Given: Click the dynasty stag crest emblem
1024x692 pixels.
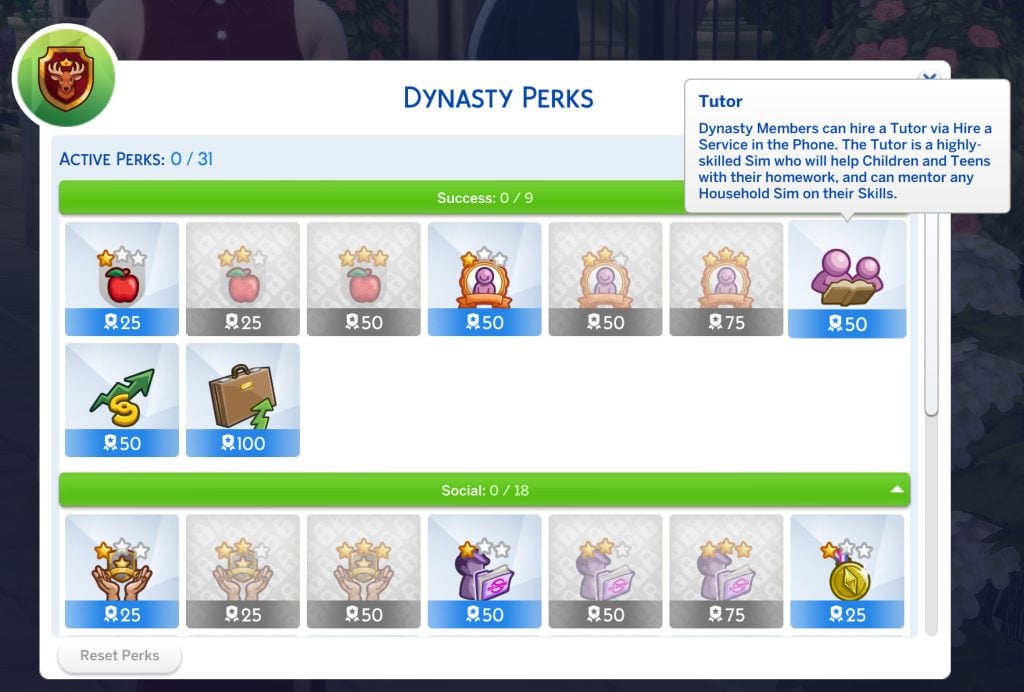Looking at the screenshot, I should point(64,78).
